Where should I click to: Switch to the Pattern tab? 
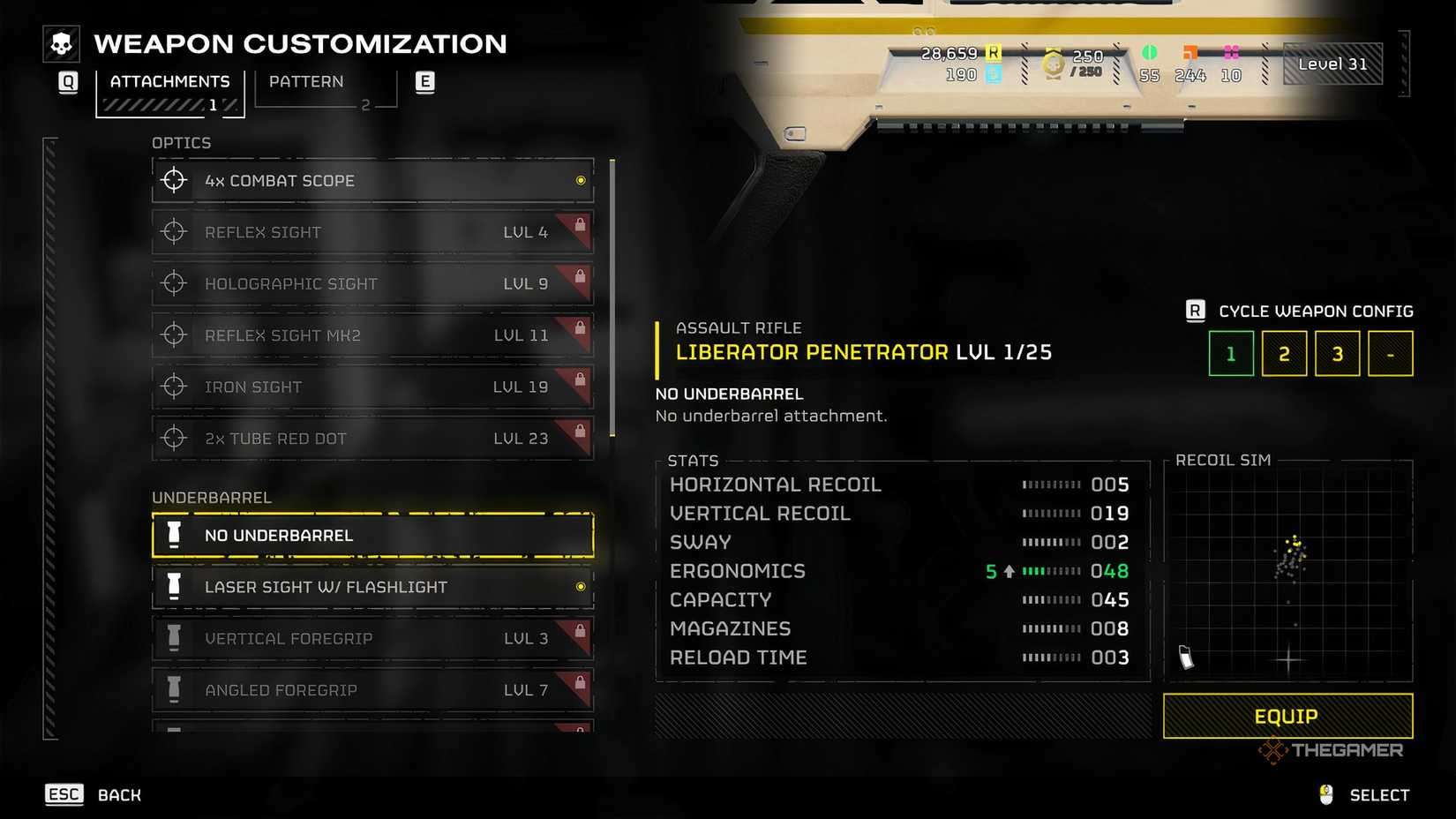tap(305, 81)
